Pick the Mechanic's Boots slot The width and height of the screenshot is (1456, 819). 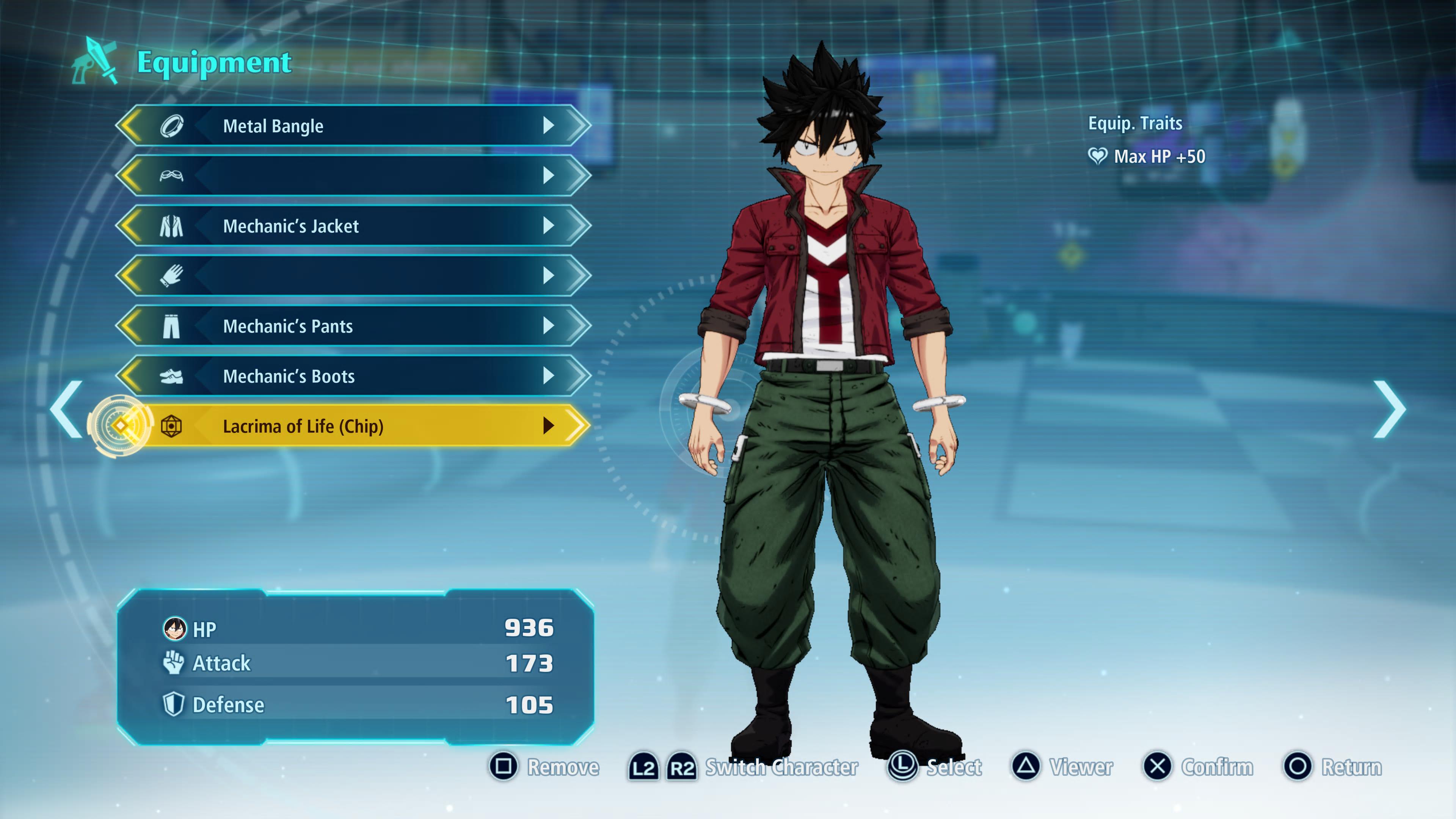[x=353, y=376]
